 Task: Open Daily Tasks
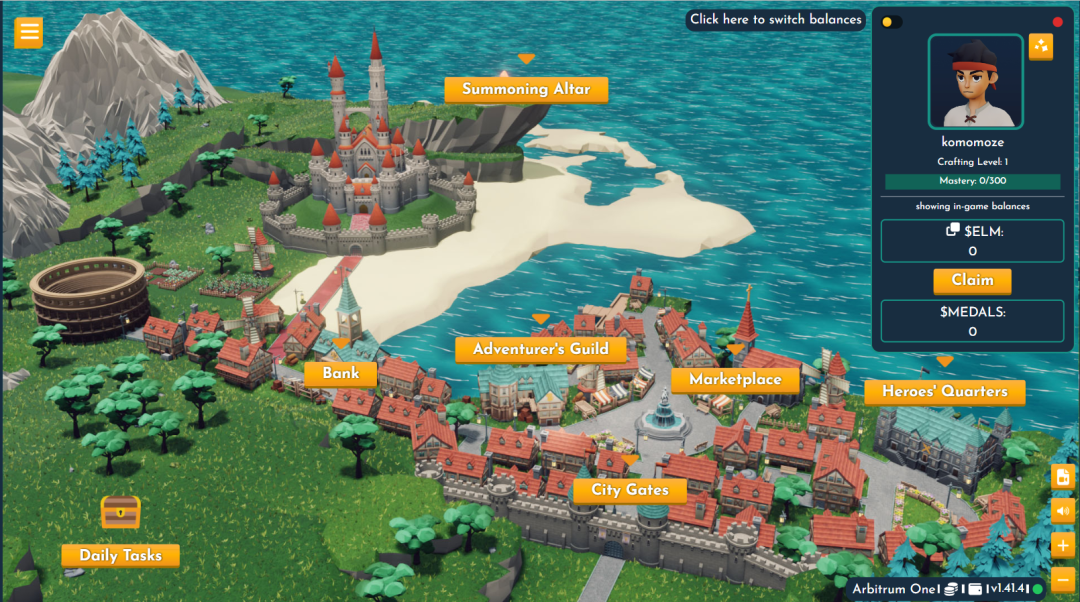coord(120,555)
